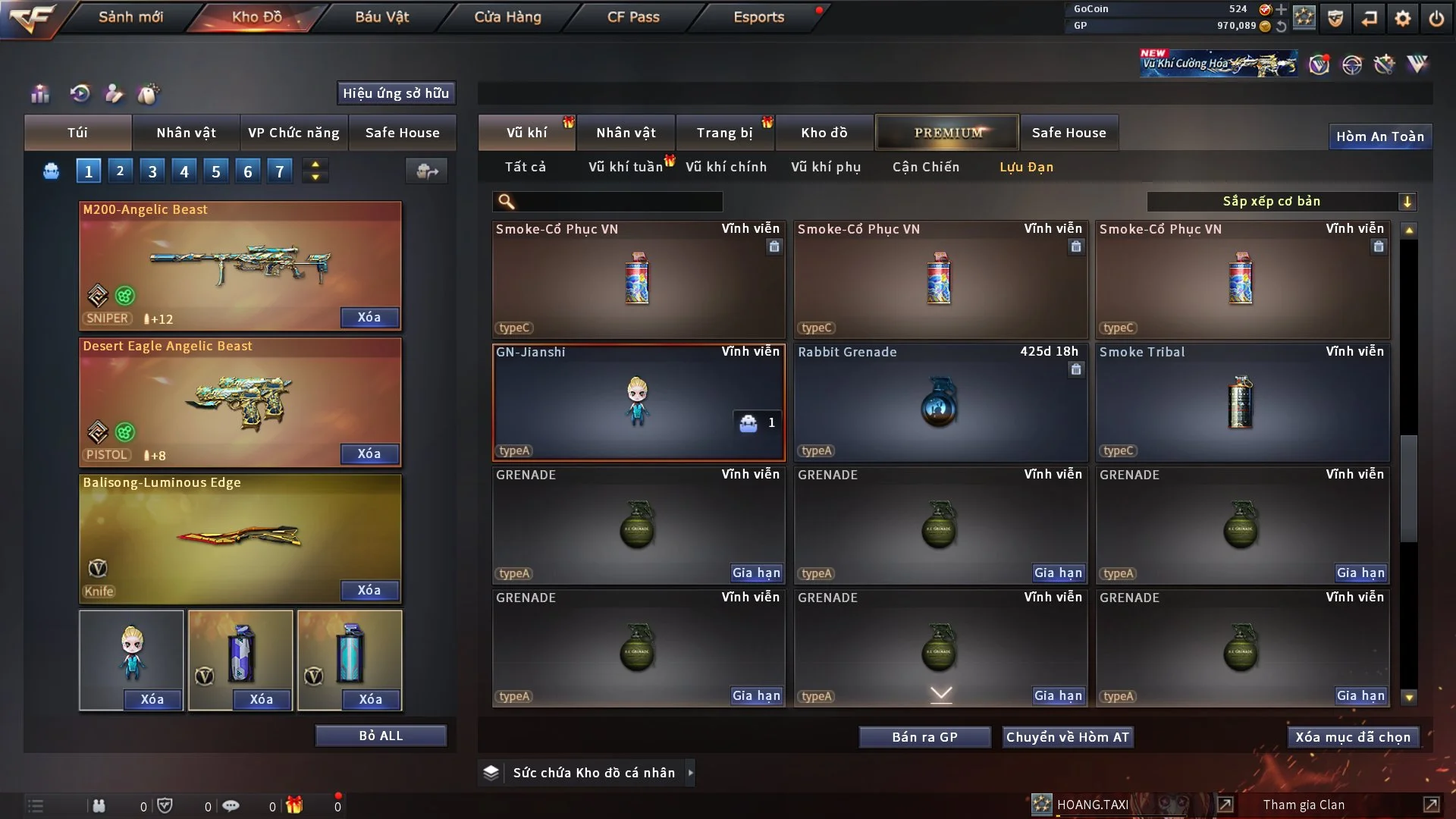This screenshot has width=1456, height=819.
Task: Select the Smoke Tribal item
Action: pyautogui.click(x=1241, y=403)
